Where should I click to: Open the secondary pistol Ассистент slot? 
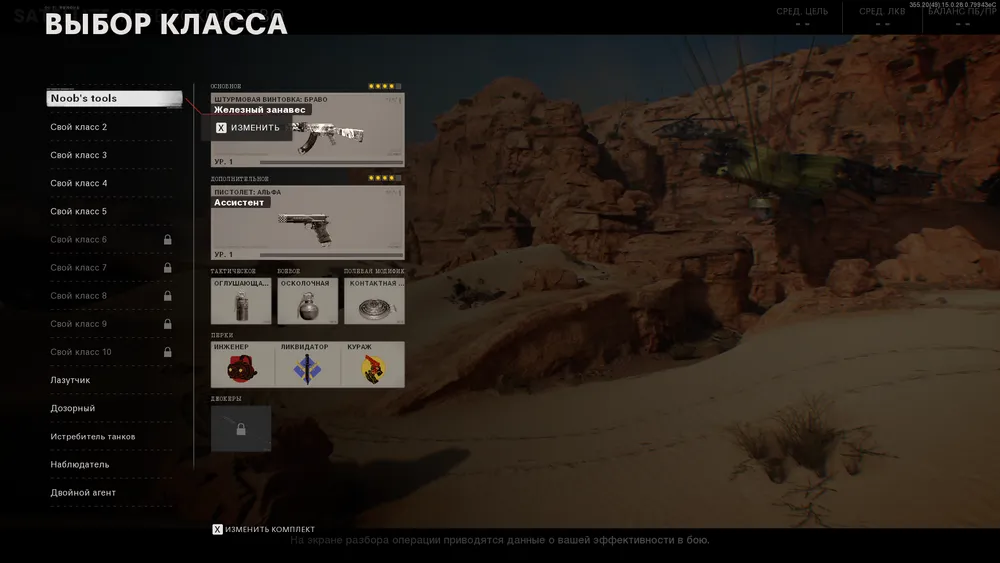[307, 224]
